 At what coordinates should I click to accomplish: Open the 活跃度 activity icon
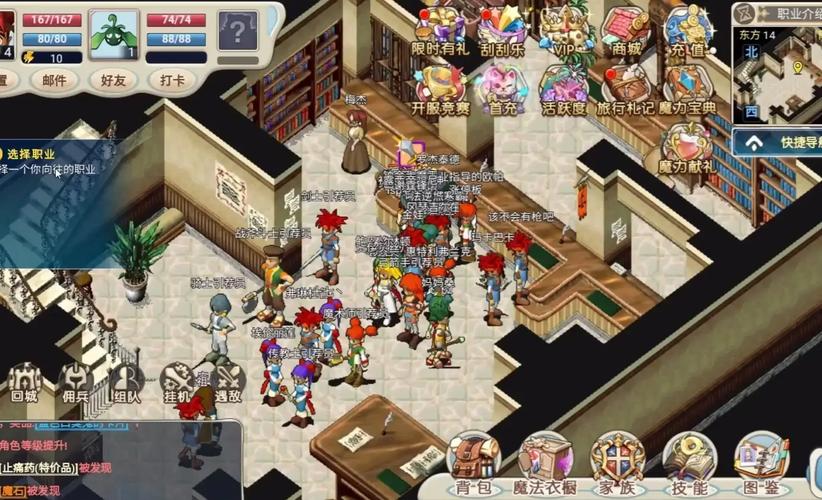point(564,88)
